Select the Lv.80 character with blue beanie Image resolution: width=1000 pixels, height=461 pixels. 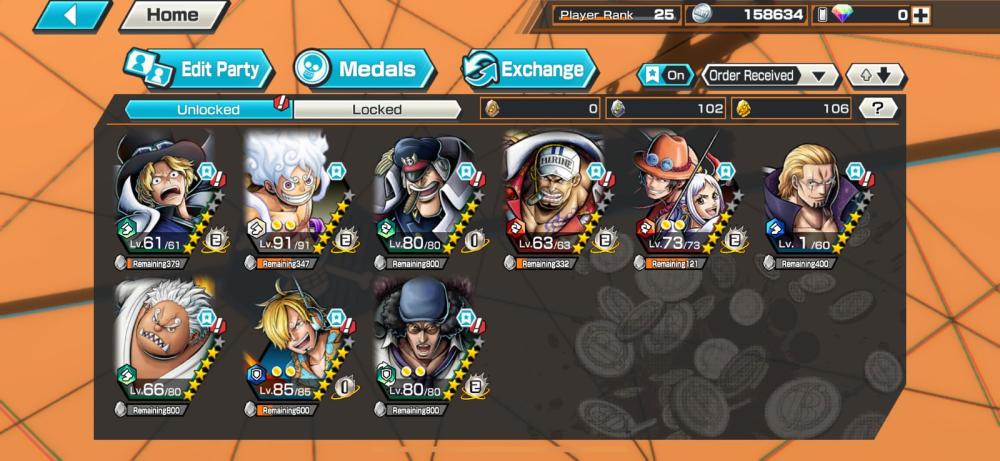click(x=424, y=345)
